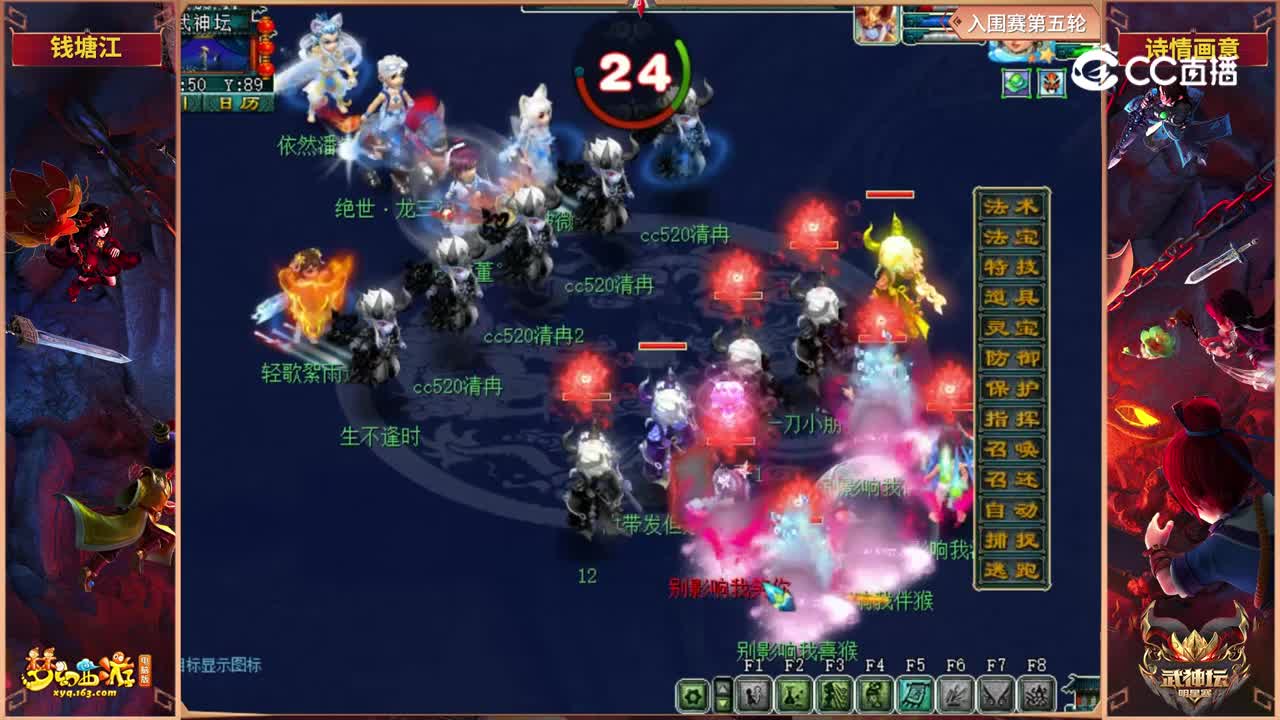
Task: Click the F4 skill icon on the hotbar
Action: coord(873,692)
